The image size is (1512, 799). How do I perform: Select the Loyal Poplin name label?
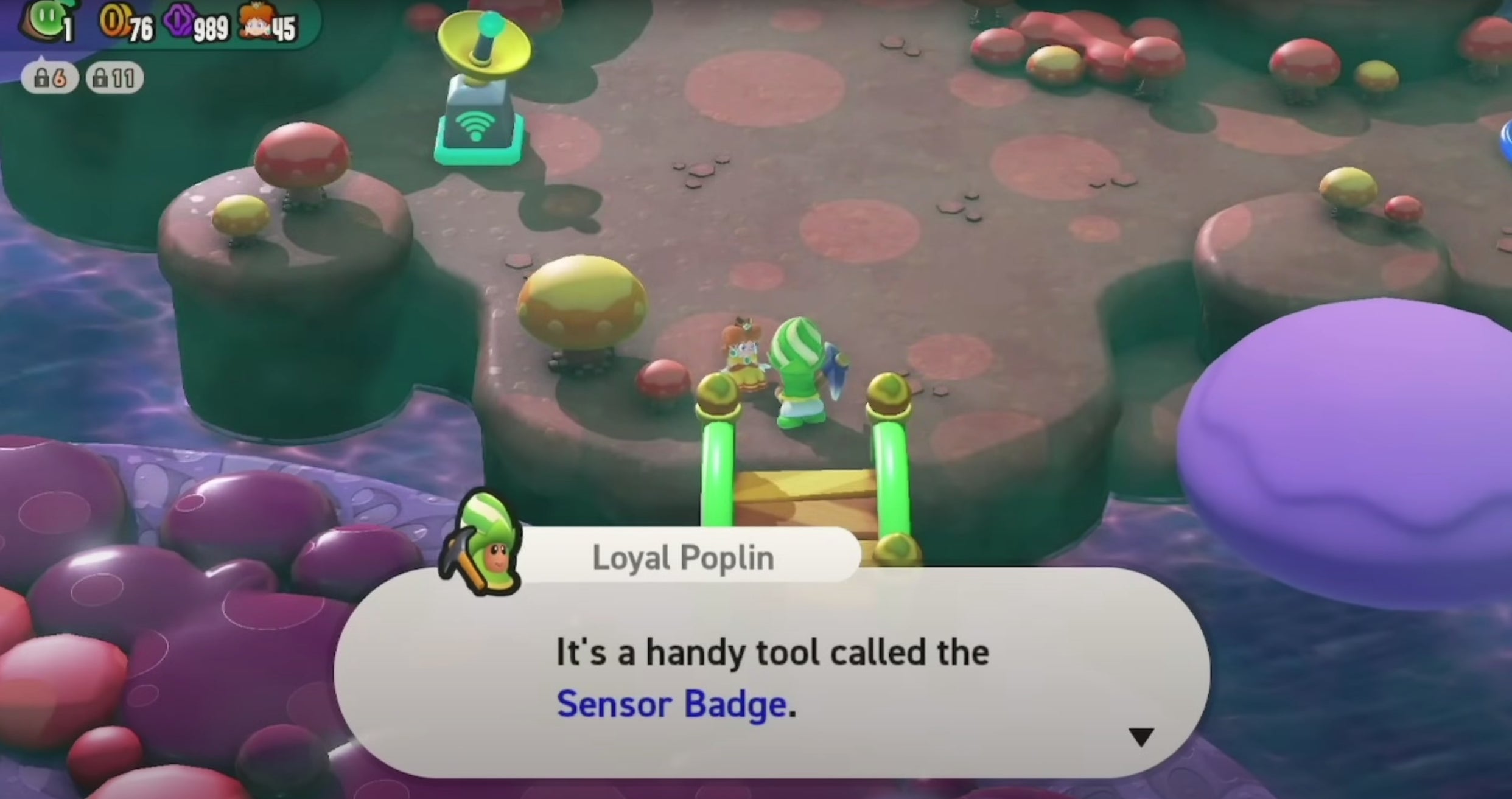pos(684,556)
